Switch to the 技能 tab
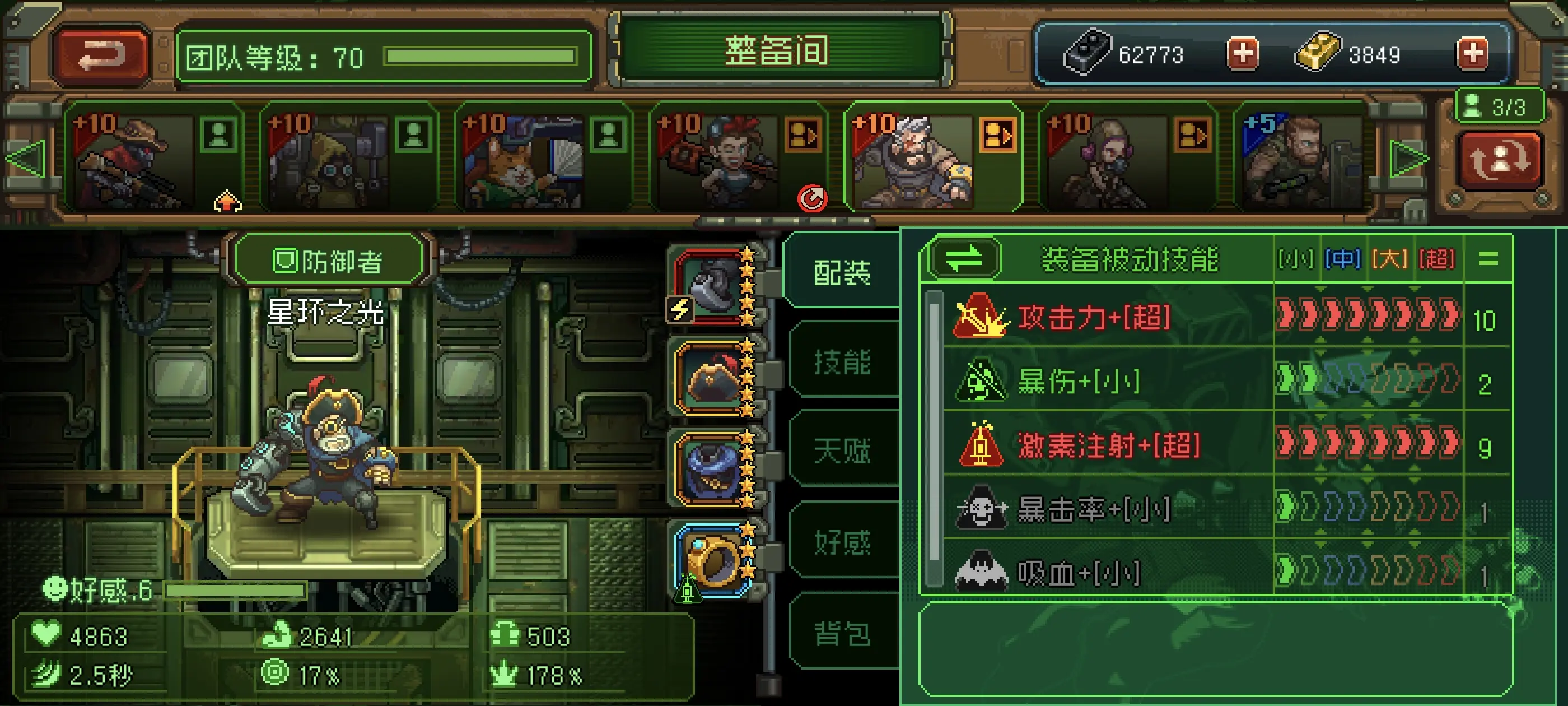 [x=842, y=362]
